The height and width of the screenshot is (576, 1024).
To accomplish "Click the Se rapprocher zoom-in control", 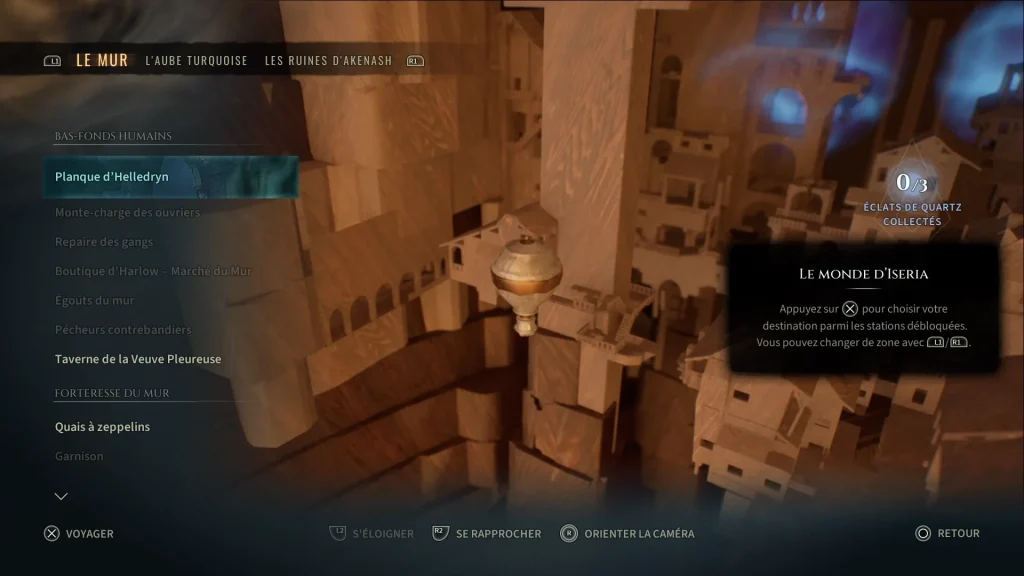I will (x=487, y=534).
